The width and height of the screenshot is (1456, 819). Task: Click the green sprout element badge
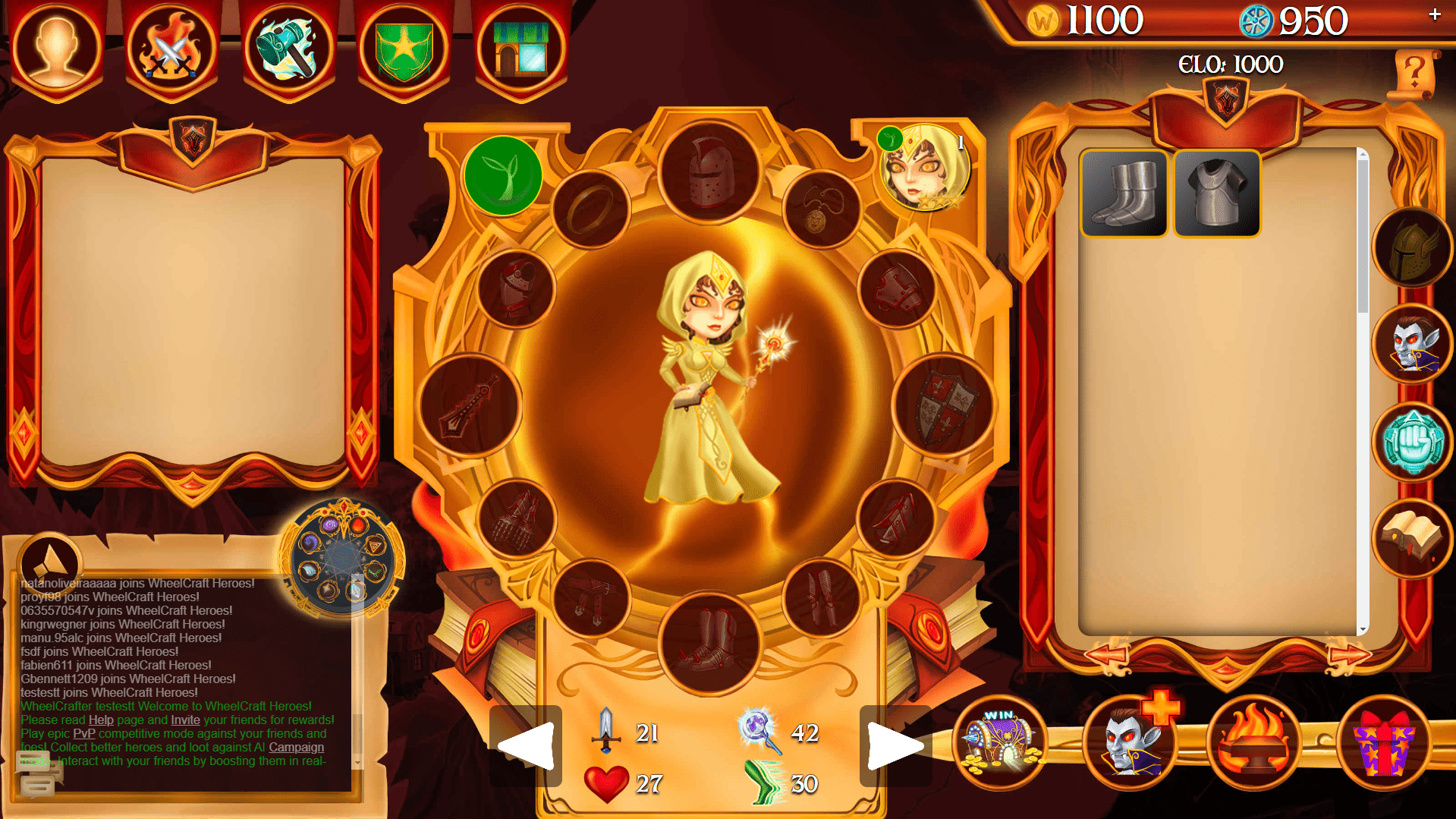[503, 175]
